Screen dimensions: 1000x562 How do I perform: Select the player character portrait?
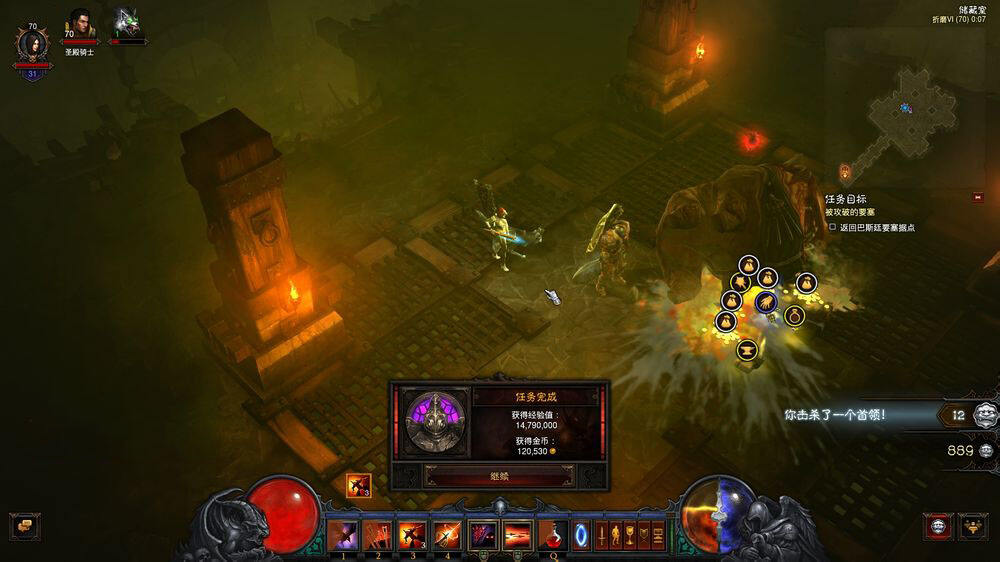coord(30,45)
